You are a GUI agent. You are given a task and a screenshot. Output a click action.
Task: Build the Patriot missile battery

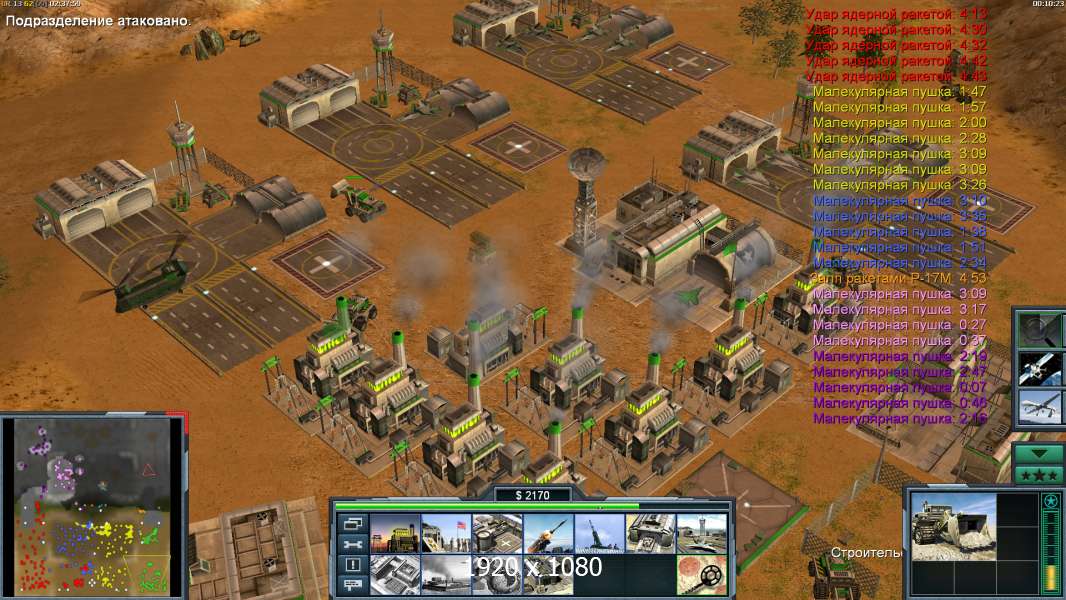(548, 533)
